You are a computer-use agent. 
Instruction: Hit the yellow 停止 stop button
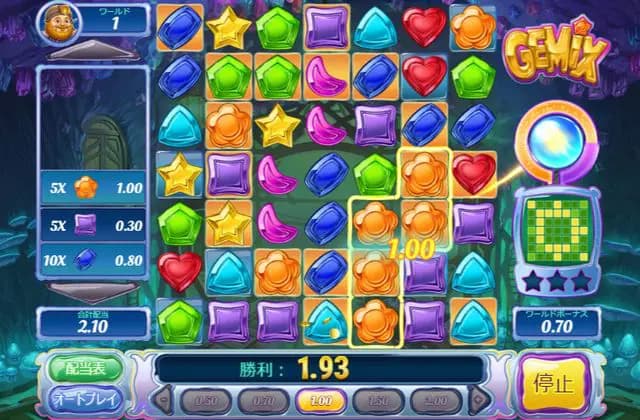tap(553, 384)
